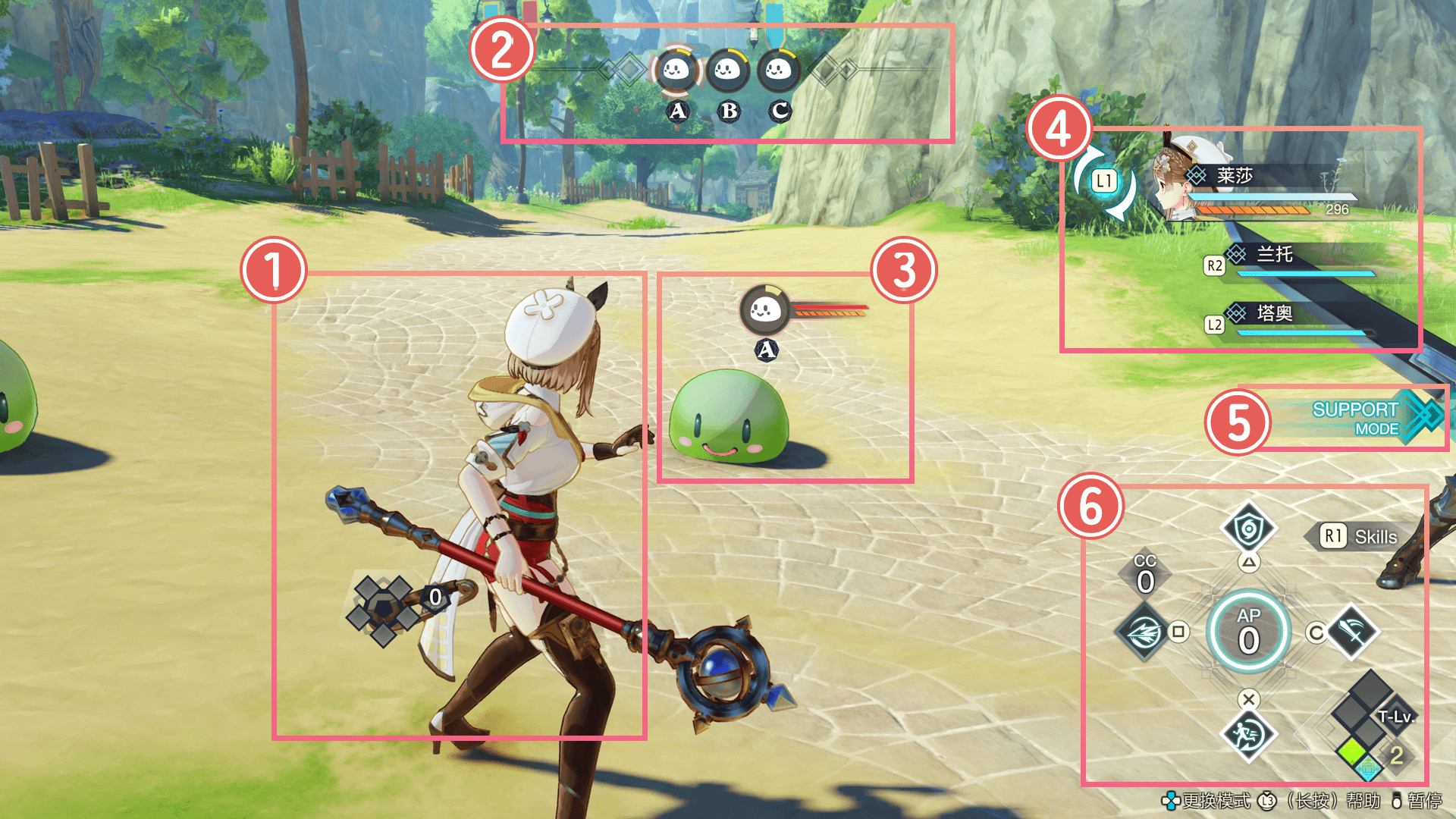This screenshot has height=819, width=1456.
Task: Activate the shield guard command icon
Action: click(1248, 528)
